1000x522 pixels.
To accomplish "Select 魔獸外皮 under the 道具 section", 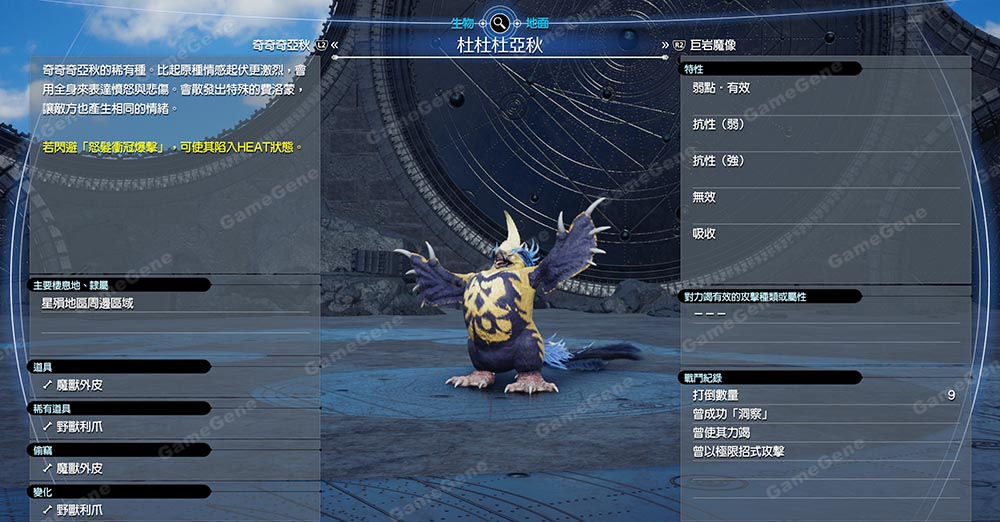I will [x=80, y=385].
